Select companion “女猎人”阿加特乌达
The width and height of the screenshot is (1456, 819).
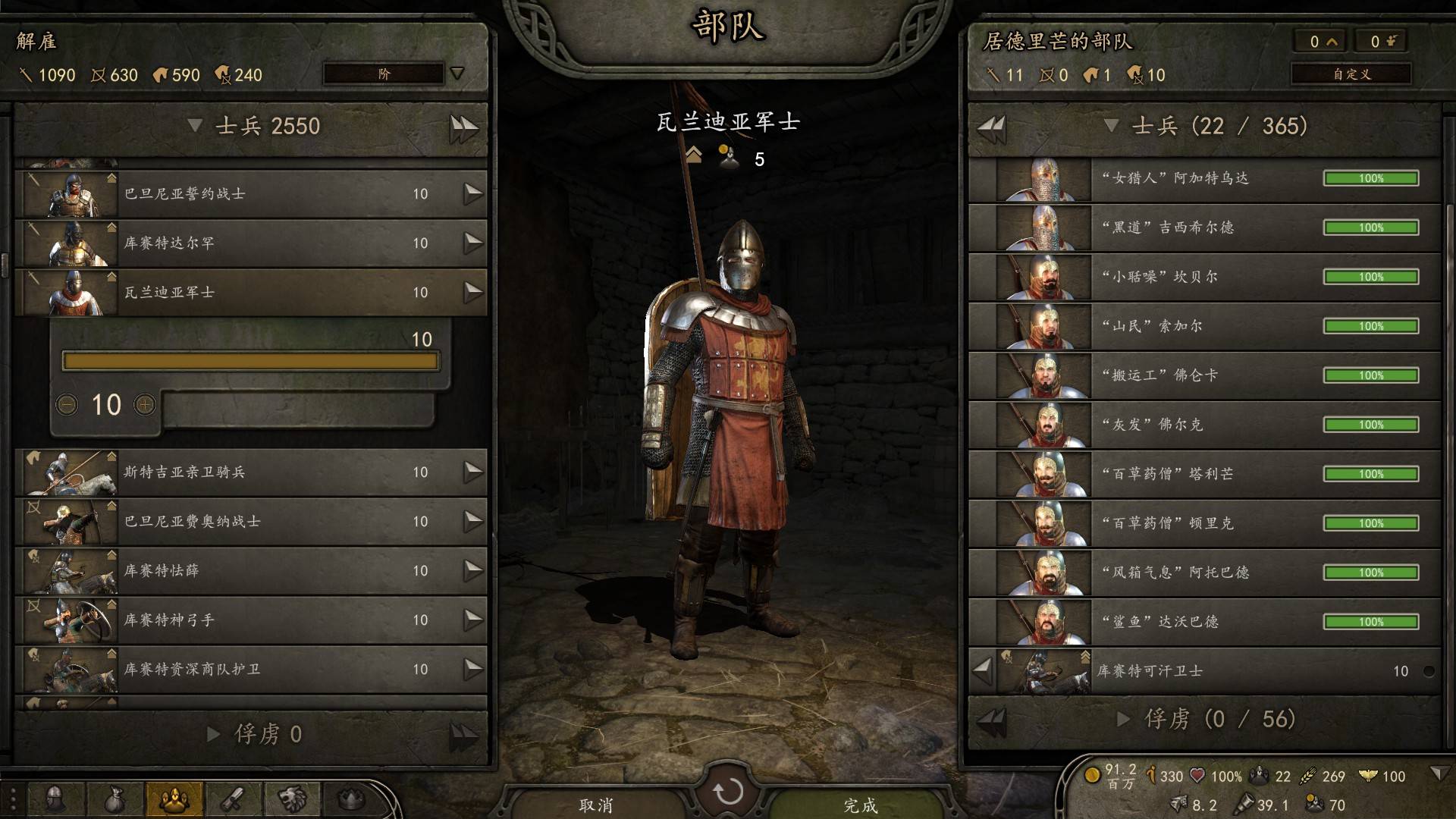(1204, 179)
